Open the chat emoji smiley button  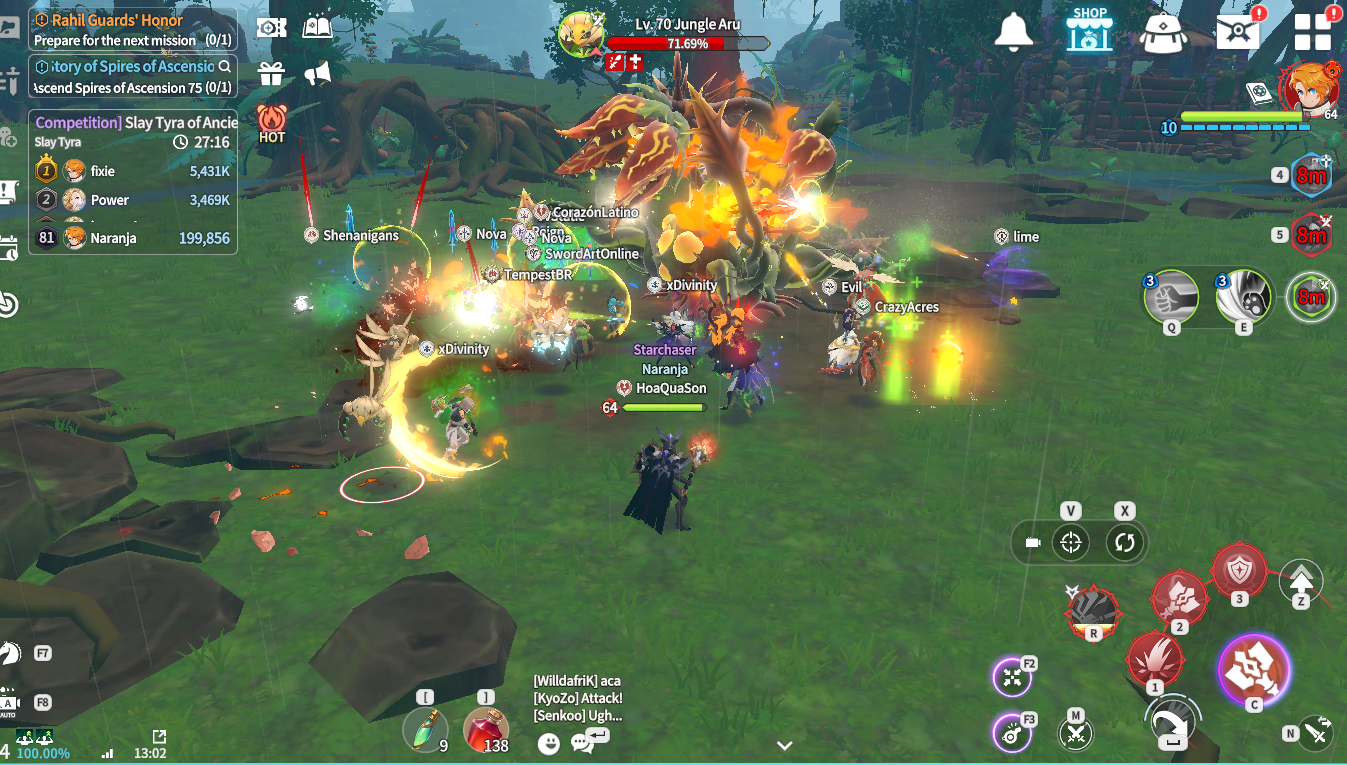pos(548,743)
